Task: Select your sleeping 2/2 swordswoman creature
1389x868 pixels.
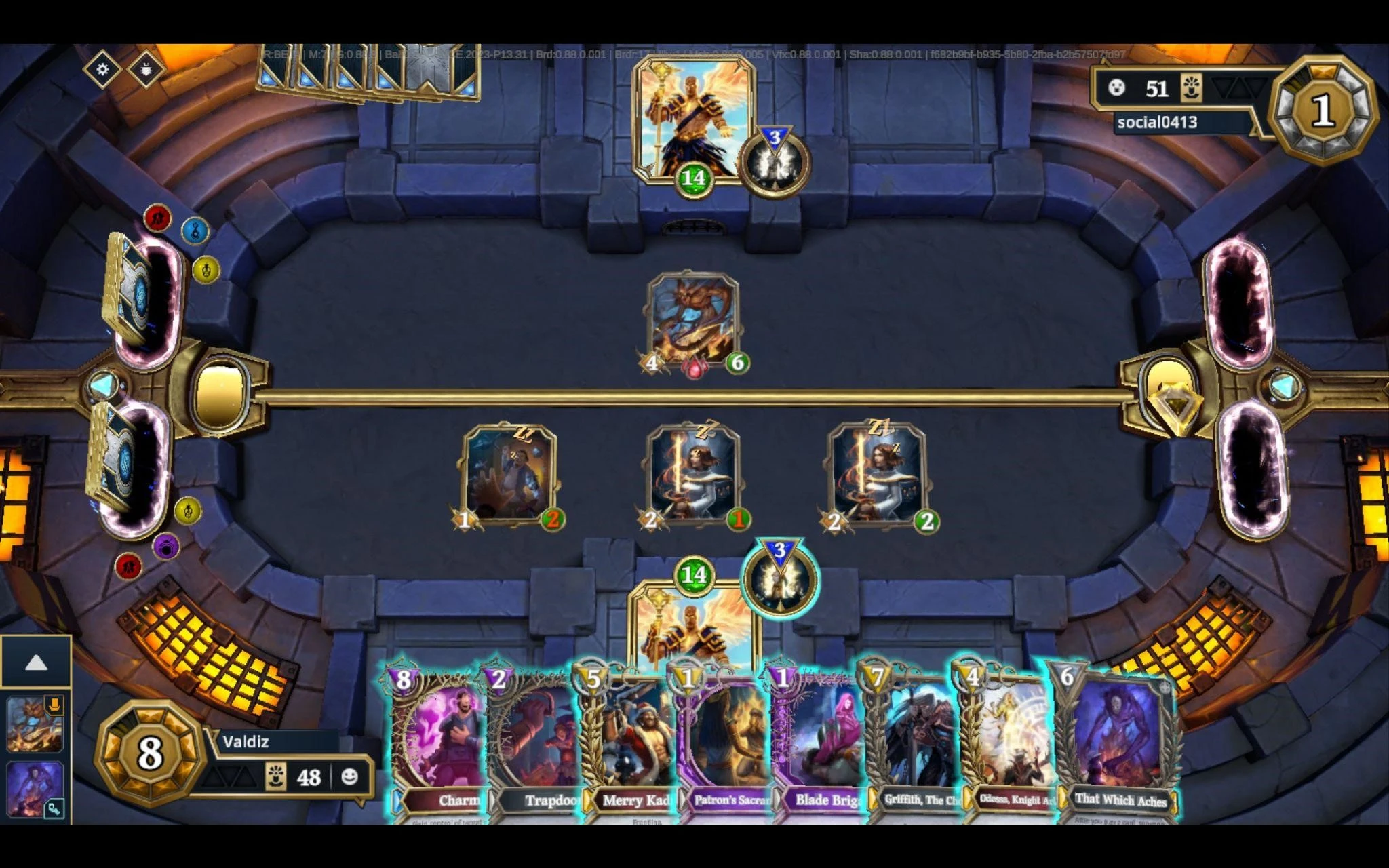Action: (877, 475)
